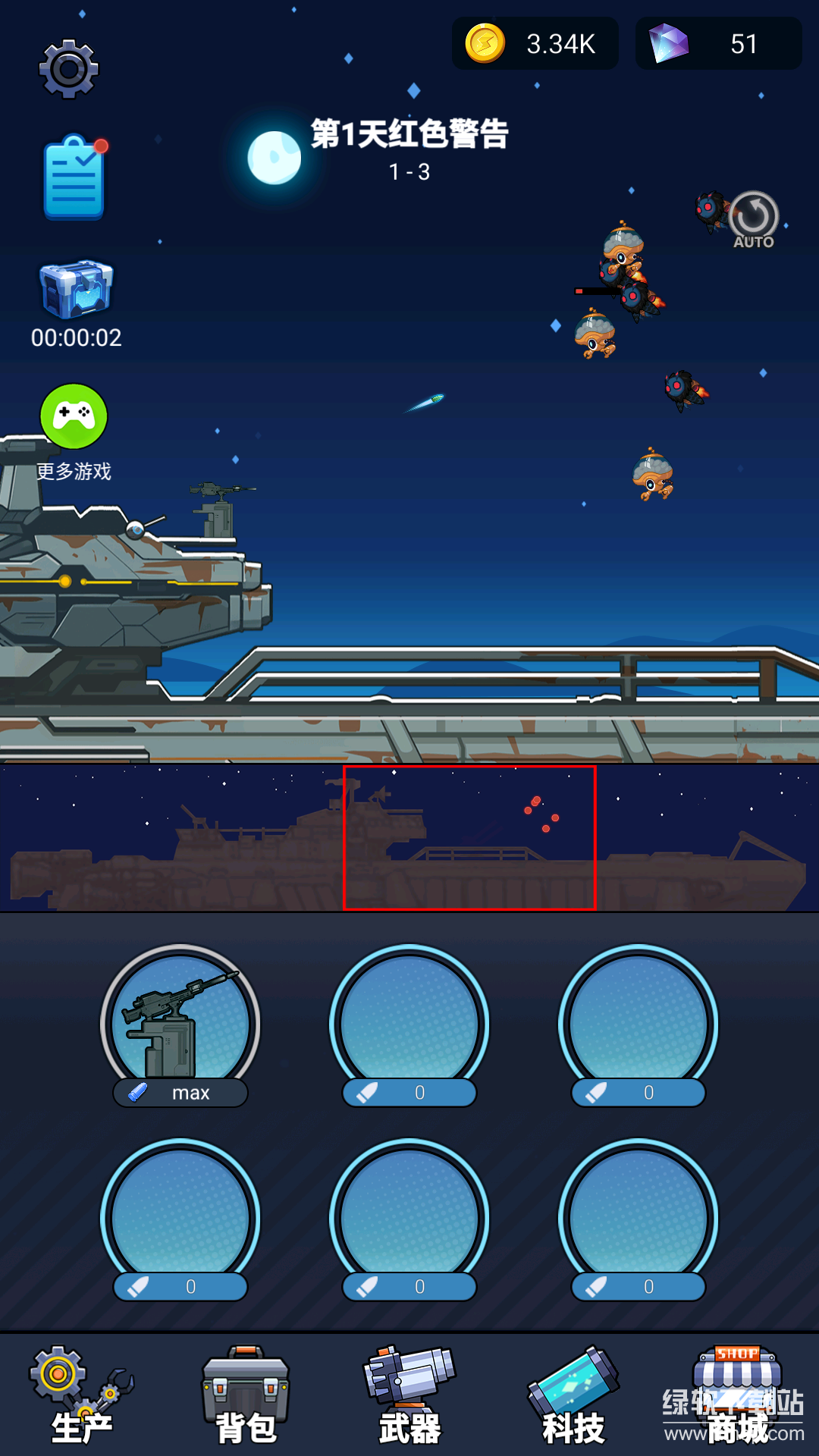Open the settings gear menu
819x1456 pixels.
(x=69, y=69)
